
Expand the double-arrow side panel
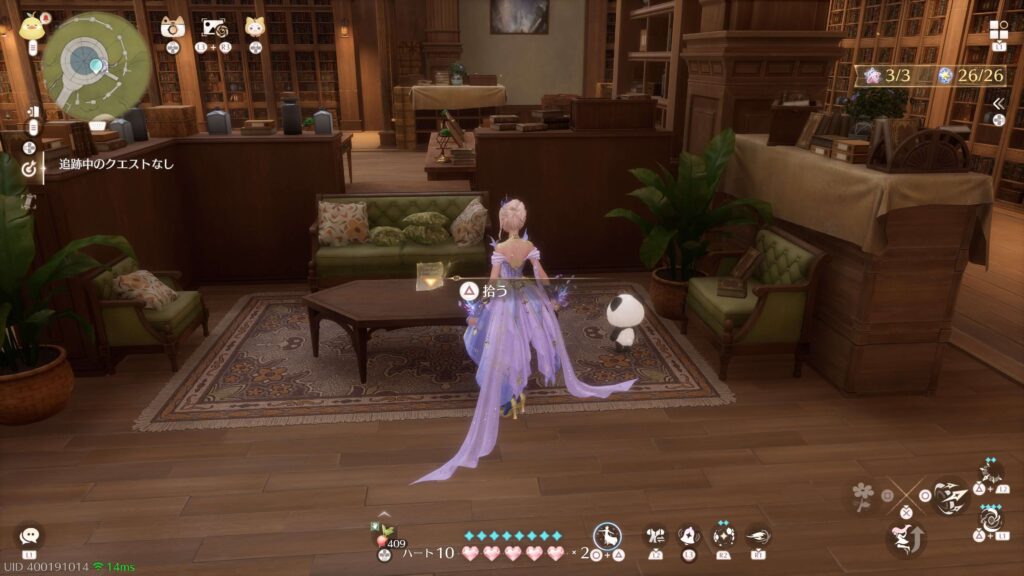pyautogui.click(x=998, y=103)
